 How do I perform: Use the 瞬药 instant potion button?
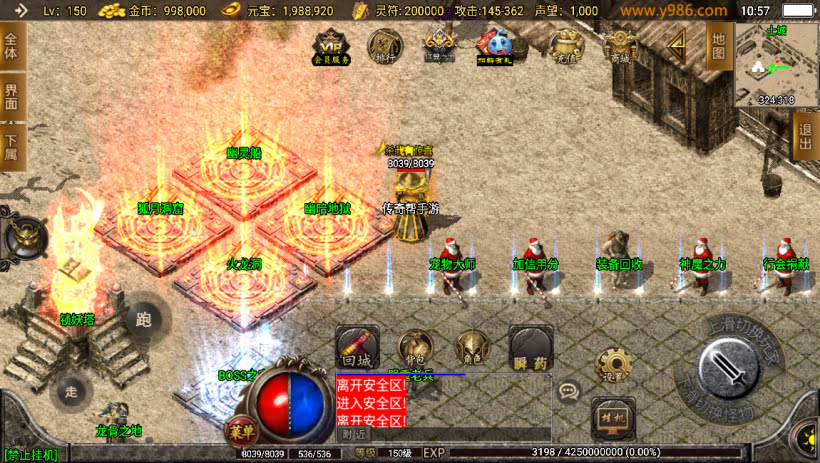pyautogui.click(x=530, y=346)
